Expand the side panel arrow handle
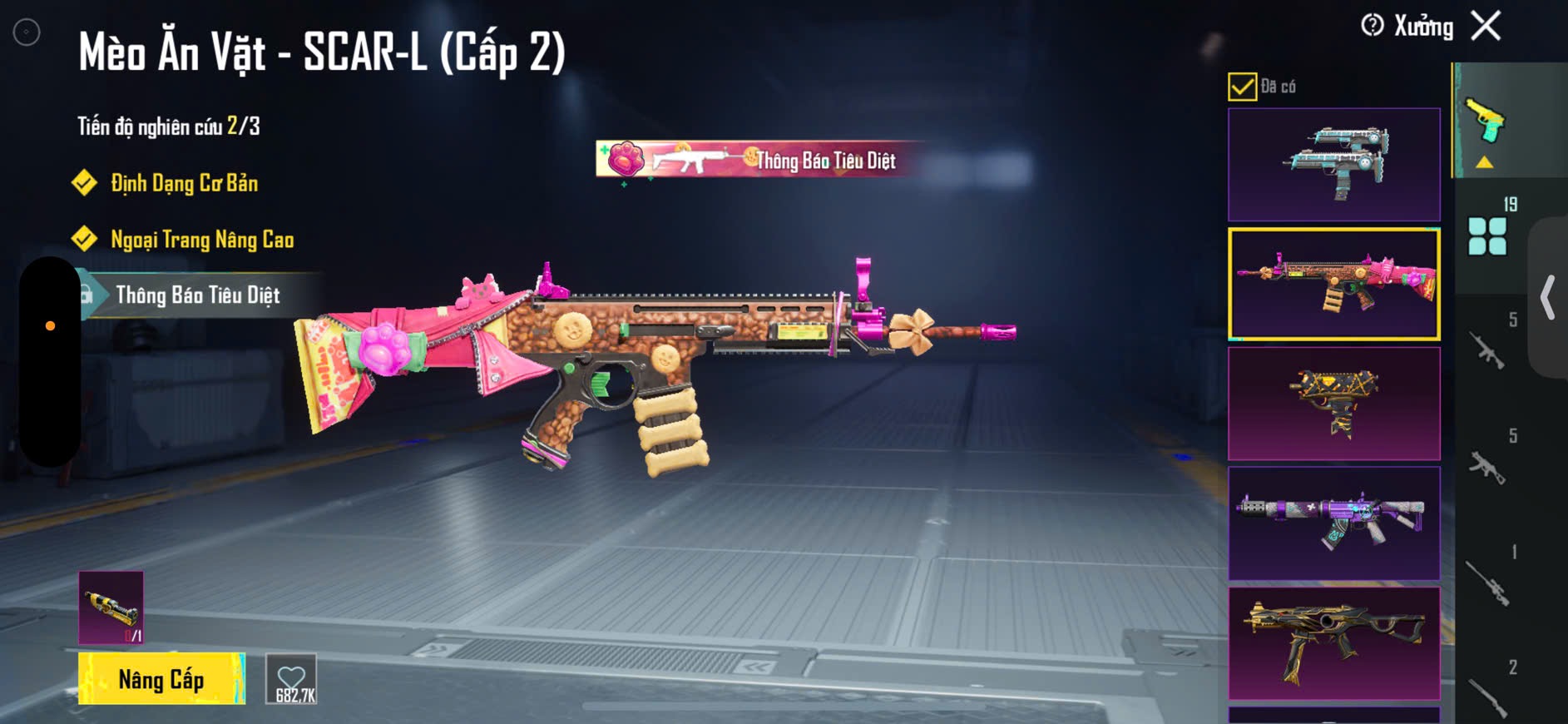This screenshot has height=724, width=1568. click(1548, 297)
